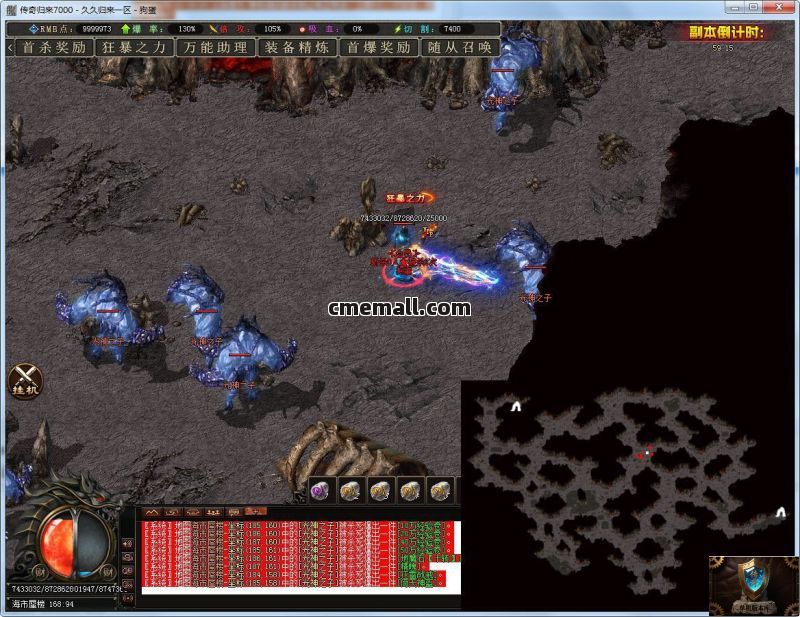
Task: Toggle the 挂机 auto-battle crossed swords button
Action: pos(25,380)
